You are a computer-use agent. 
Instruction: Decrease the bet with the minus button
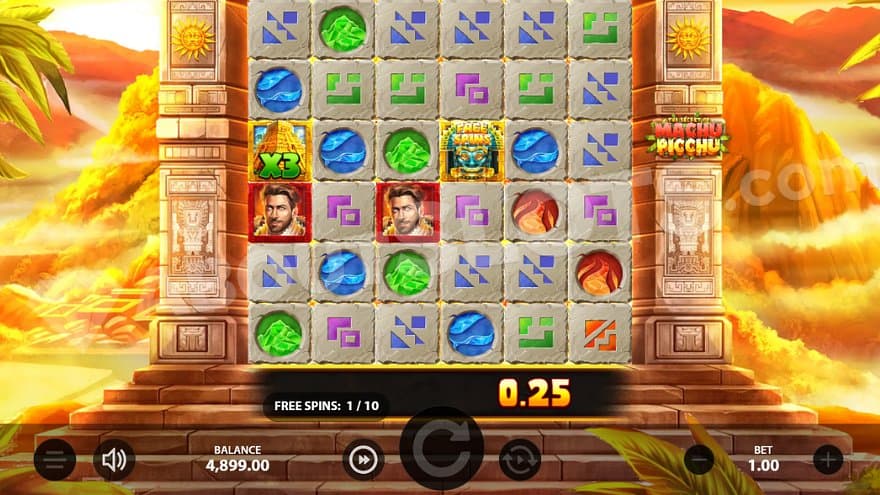click(699, 459)
